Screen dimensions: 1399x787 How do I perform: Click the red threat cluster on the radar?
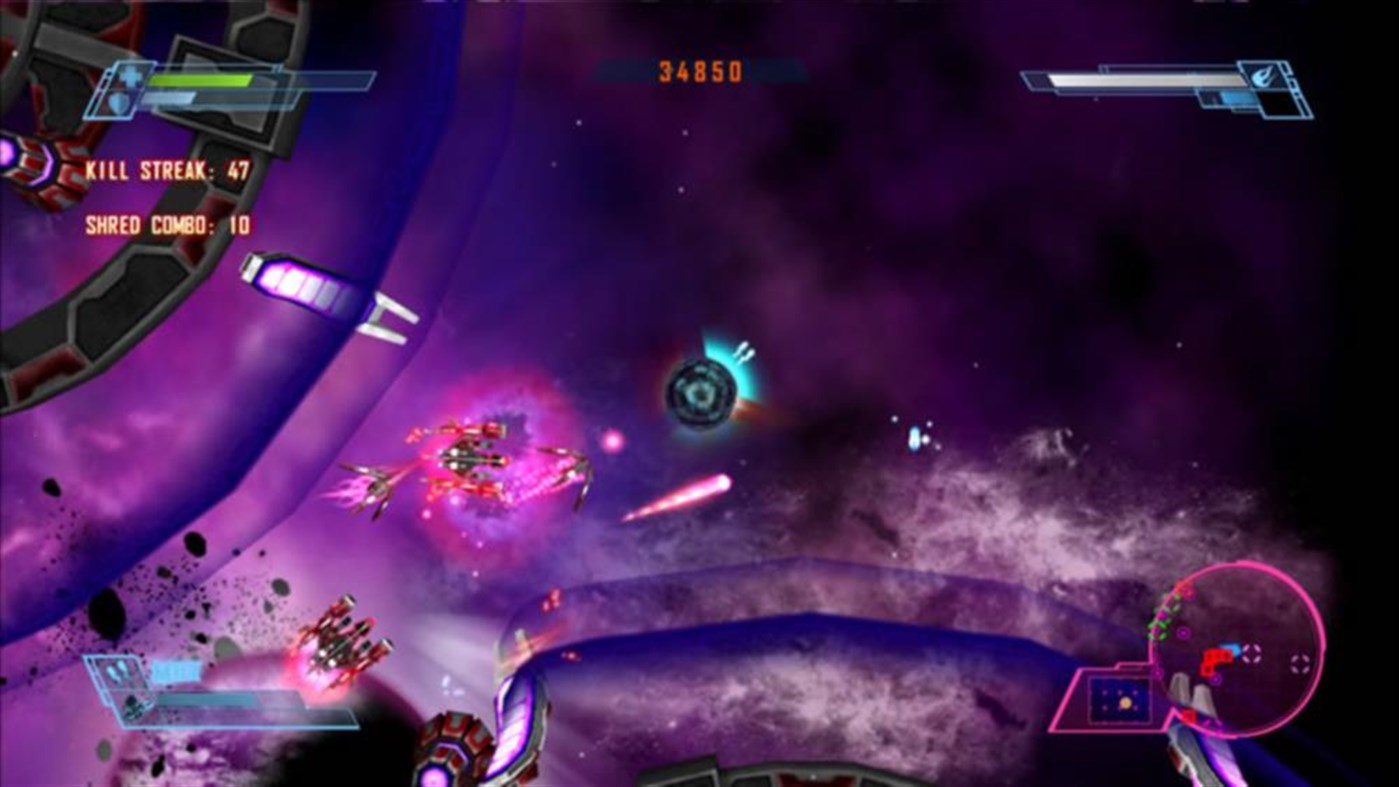click(1217, 657)
